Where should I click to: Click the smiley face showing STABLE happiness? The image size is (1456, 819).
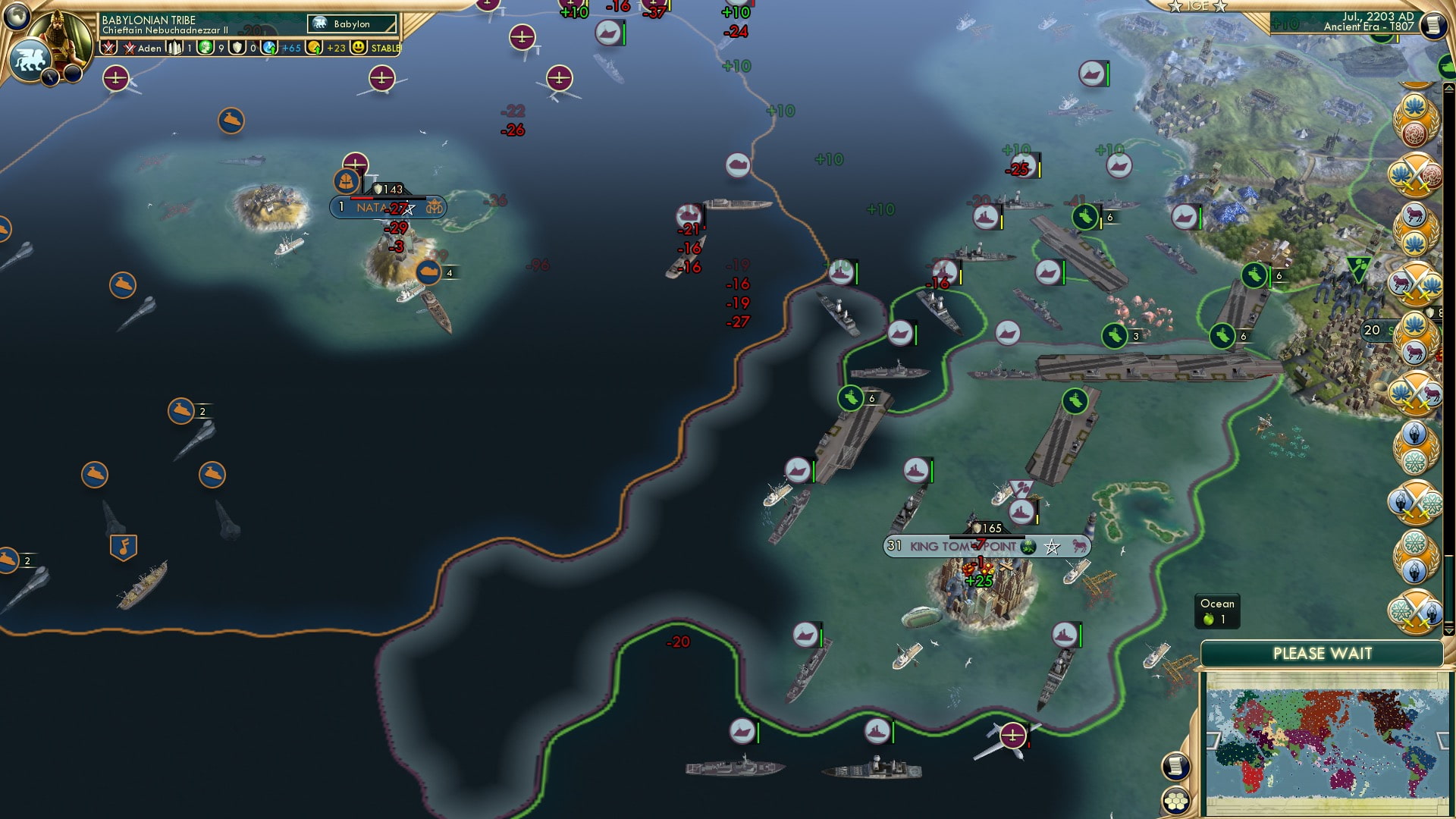pyautogui.click(x=356, y=48)
